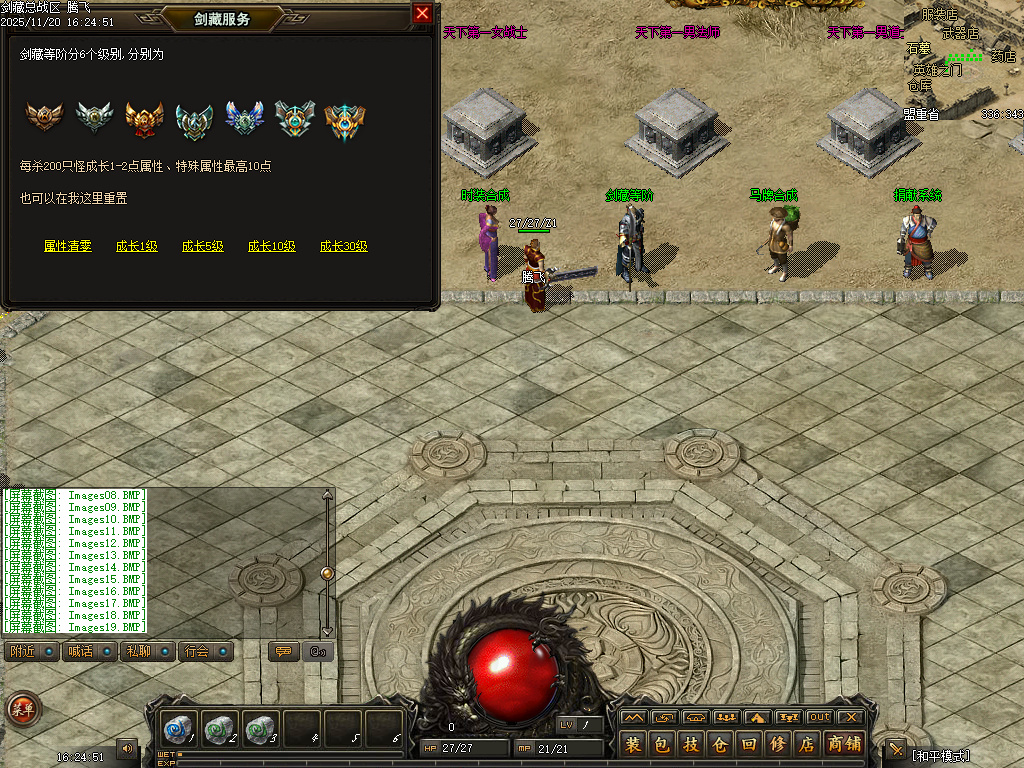Close the 剑藏服务 dialog window
The image size is (1024, 768).
[422, 14]
